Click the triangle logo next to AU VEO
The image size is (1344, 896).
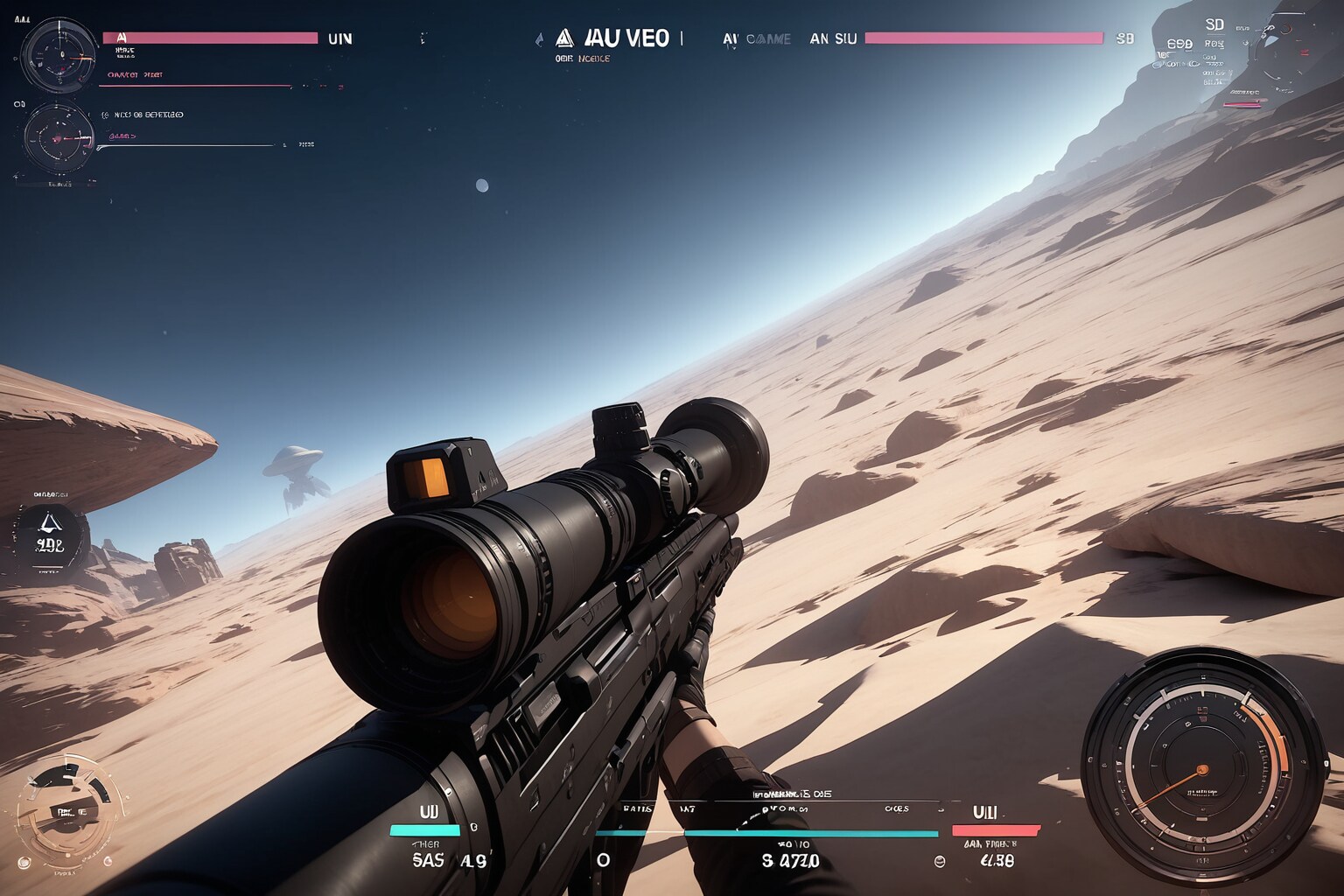tap(564, 38)
